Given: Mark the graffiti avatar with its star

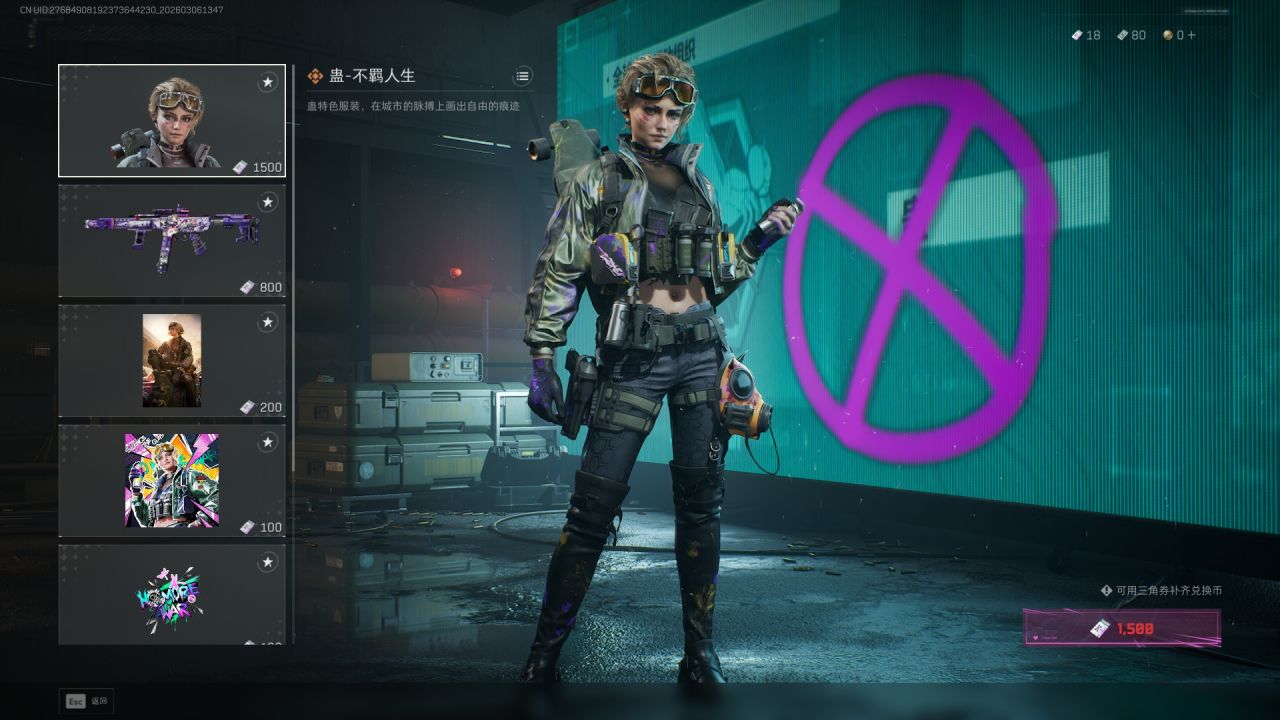Looking at the screenshot, I should (267, 442).
